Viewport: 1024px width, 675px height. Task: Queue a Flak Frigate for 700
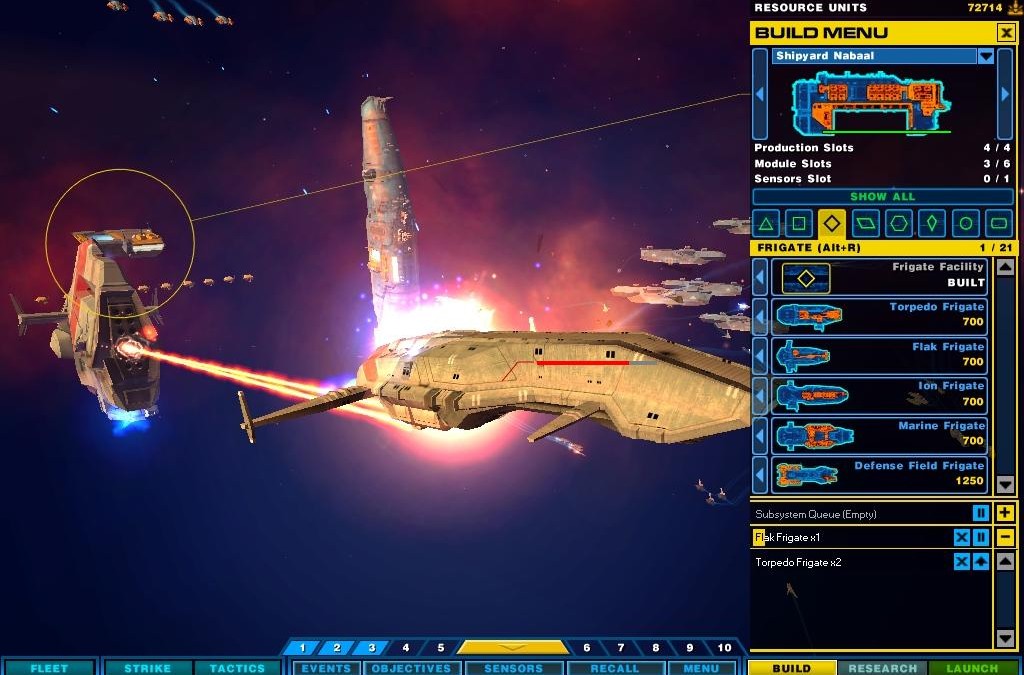coord(879,355)
